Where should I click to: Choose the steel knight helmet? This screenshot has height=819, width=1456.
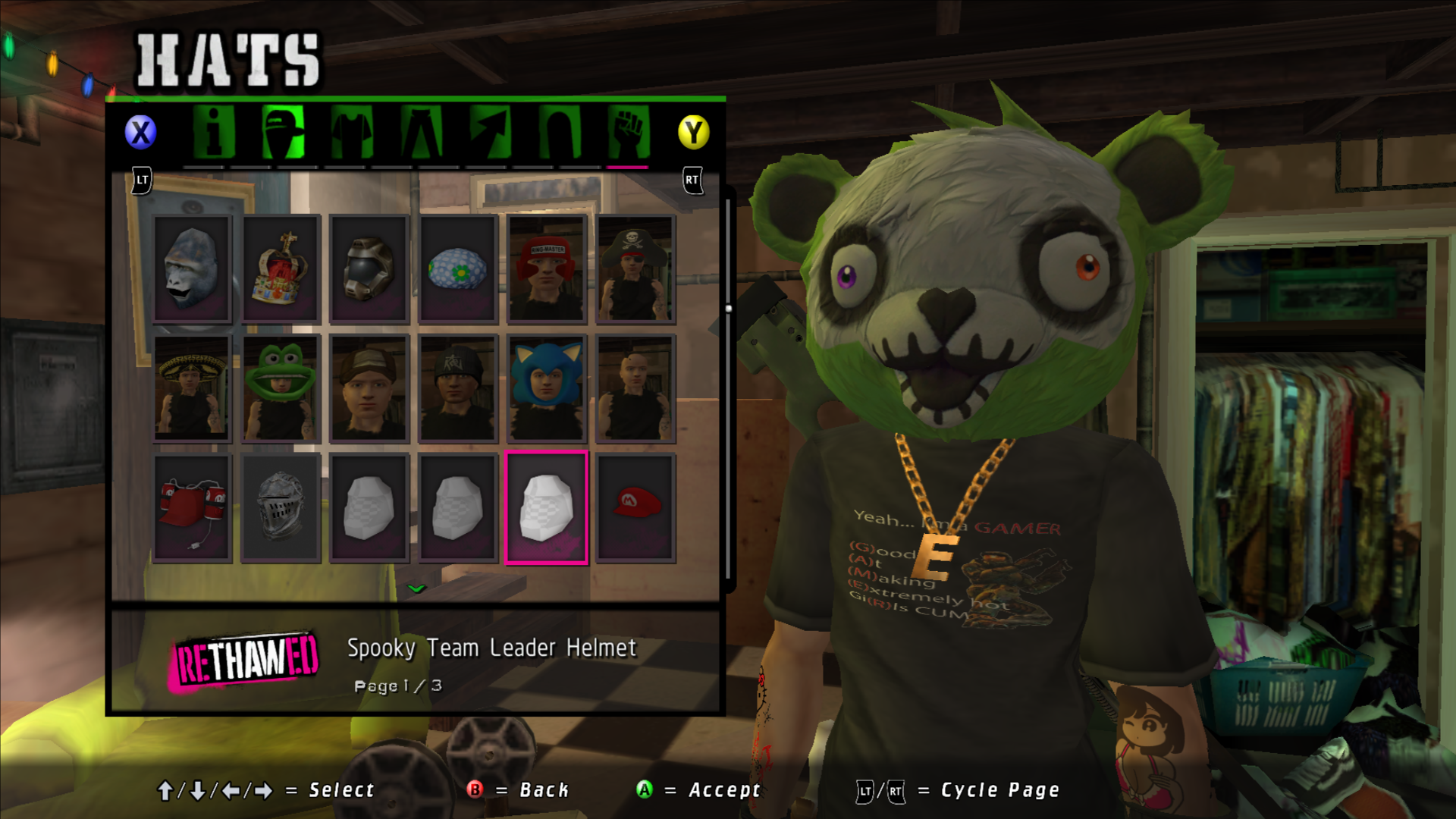[x=281, y=507]
